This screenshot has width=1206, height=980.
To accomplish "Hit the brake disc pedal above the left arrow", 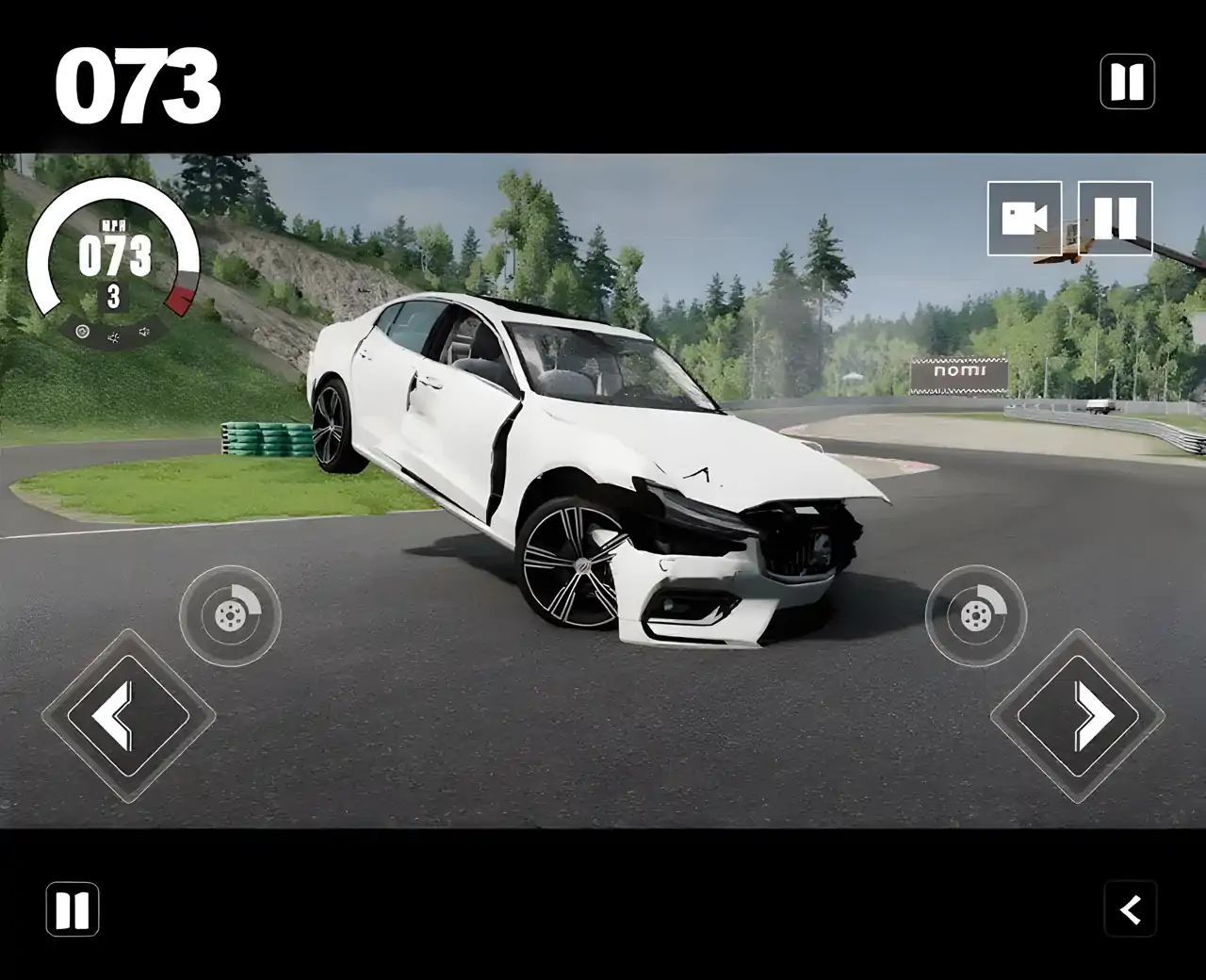I will [x=230, y=616].
